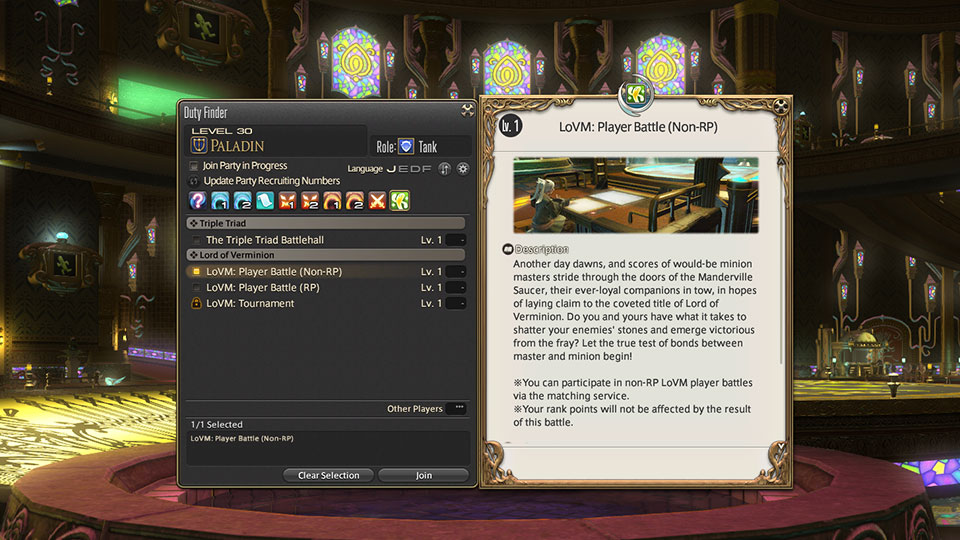Open the Duty Finder gear settings
This screenshot has height=540, width=960.
click(x=463, y=169)
